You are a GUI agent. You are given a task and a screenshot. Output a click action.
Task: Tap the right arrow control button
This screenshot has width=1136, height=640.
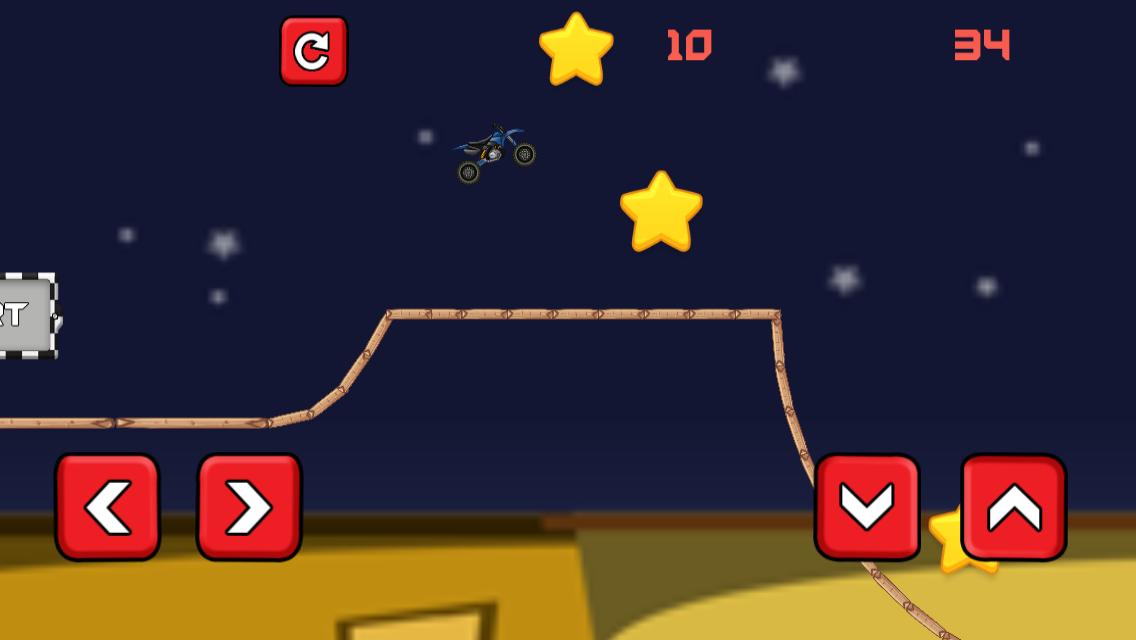pos(249,507)
